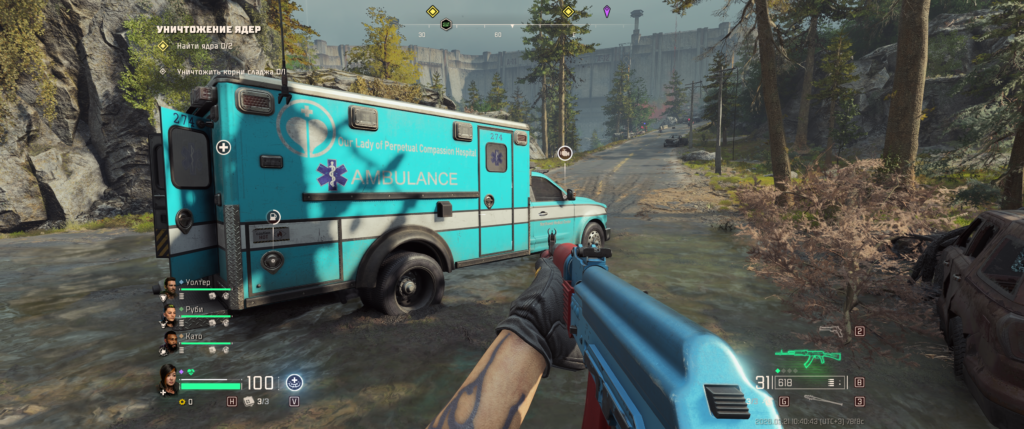
Task: Click the purple marker on the compass
Action: pyautogui.click(x=608, y=11)
